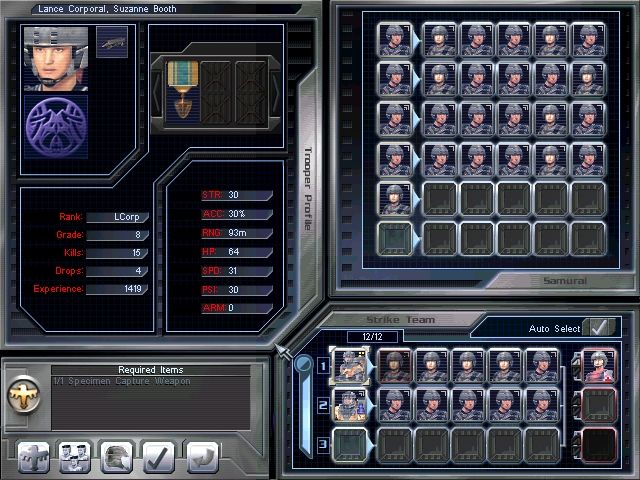Select the red-highlighted trooper in squad 1

(x=392, y=366)
